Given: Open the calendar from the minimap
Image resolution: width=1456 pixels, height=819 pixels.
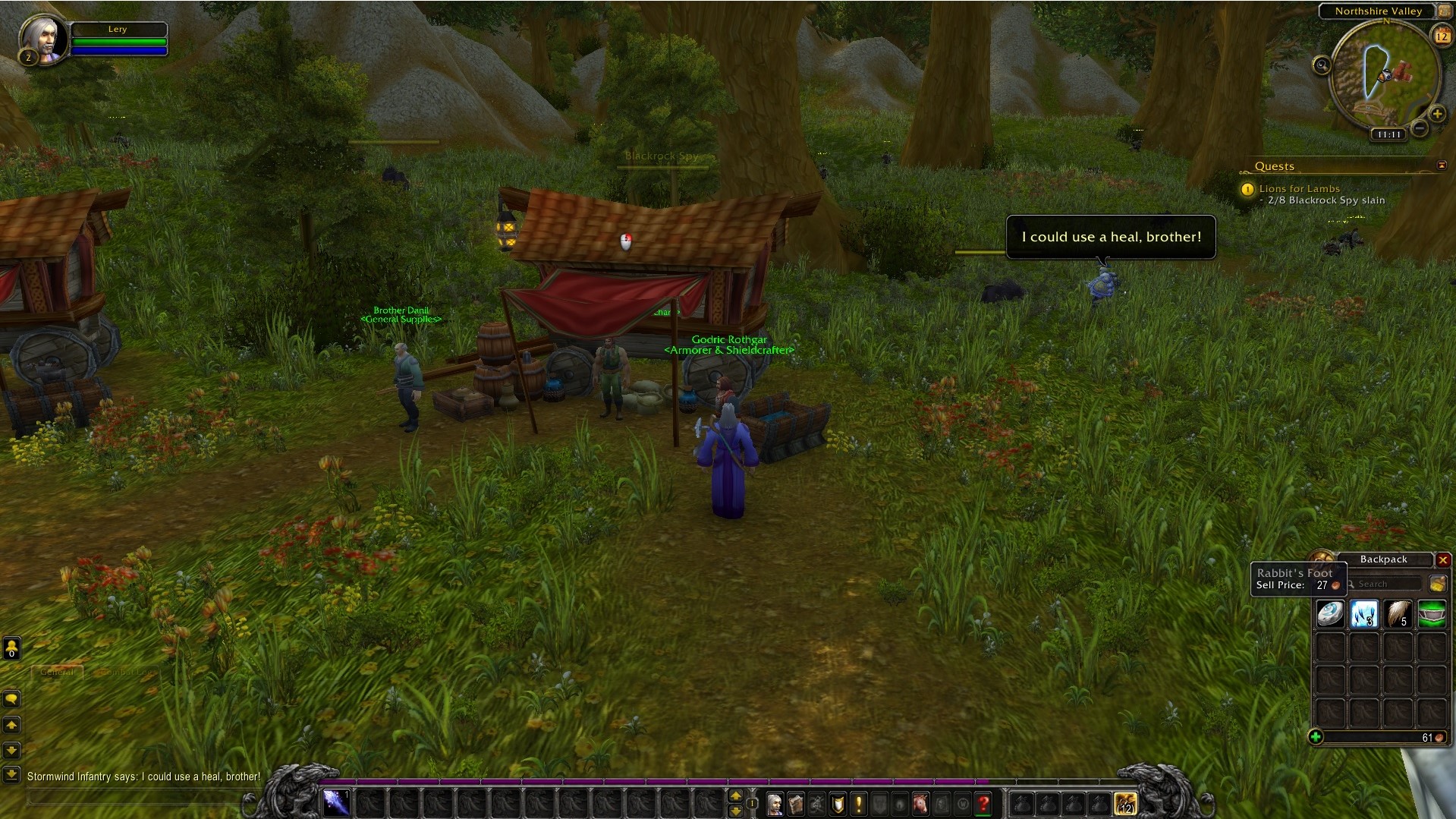Looking at the screenshot, I should pos(1442,36).
